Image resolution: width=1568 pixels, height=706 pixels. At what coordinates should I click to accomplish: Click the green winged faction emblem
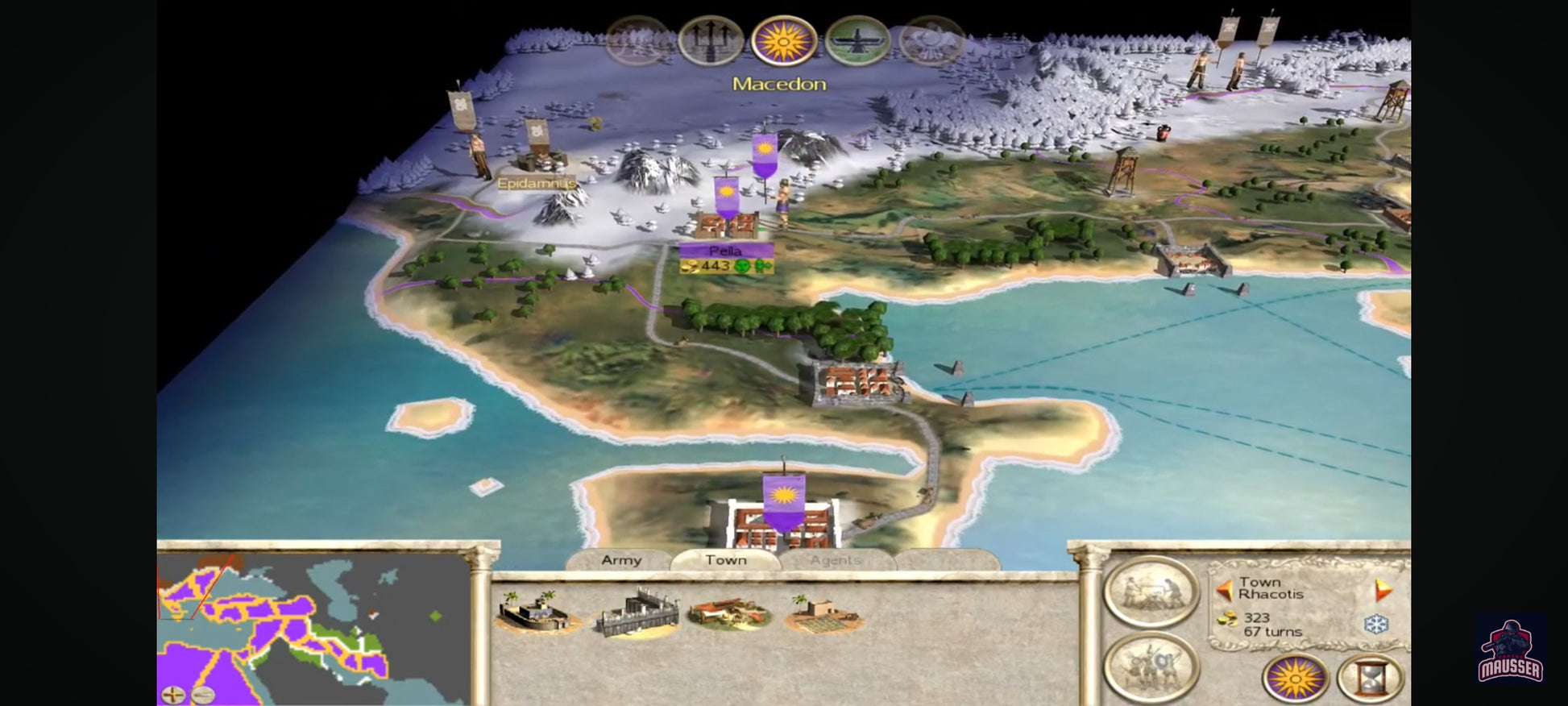tap(857, 40)
